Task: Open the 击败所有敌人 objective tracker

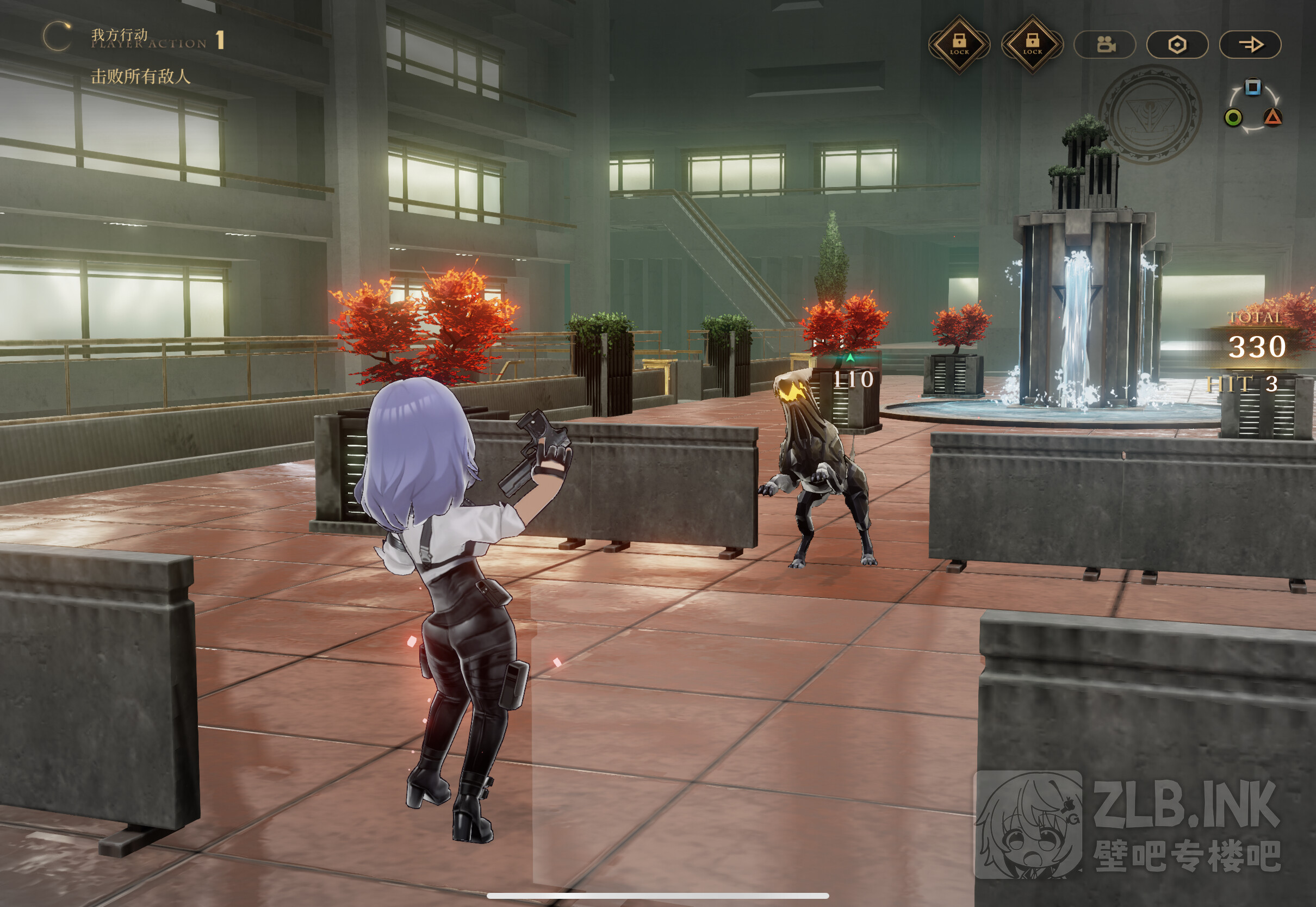Action: [140, 76]
